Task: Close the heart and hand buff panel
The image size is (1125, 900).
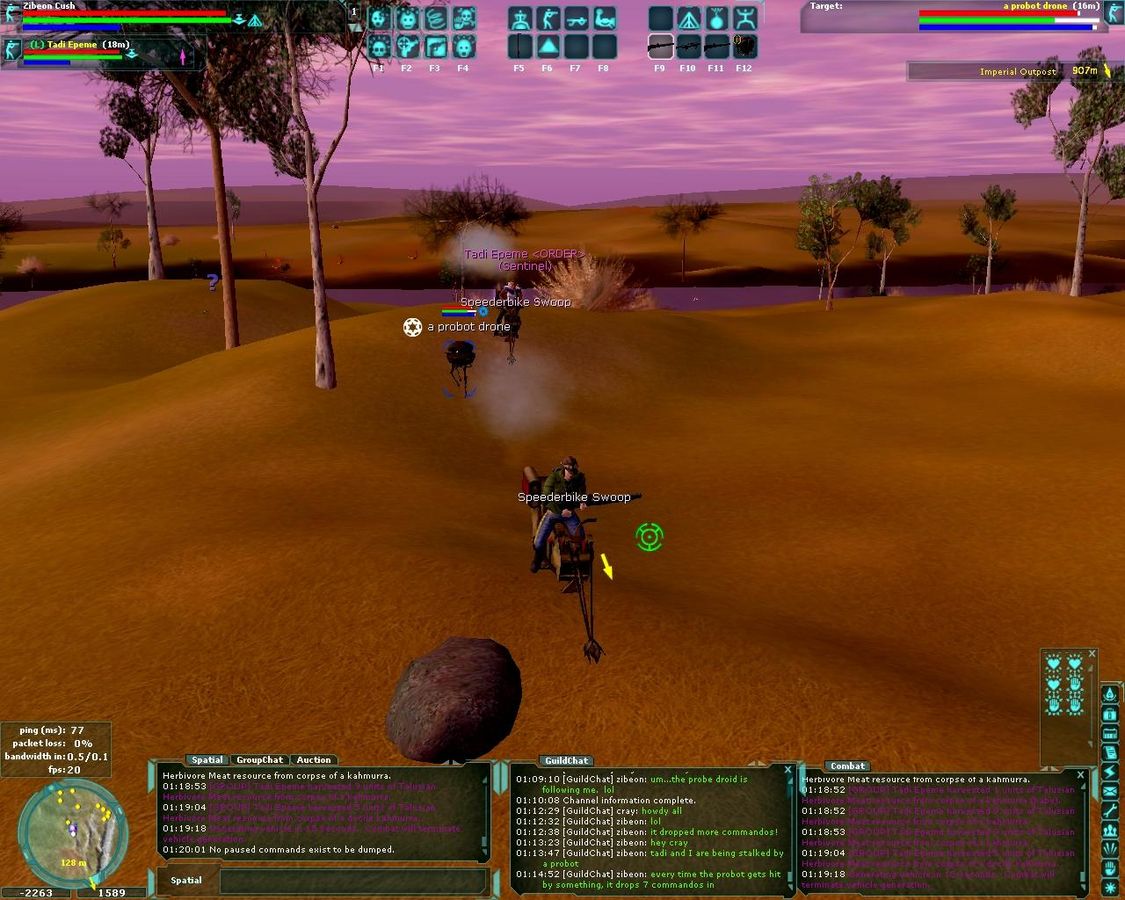Action: coord(1092,654)
